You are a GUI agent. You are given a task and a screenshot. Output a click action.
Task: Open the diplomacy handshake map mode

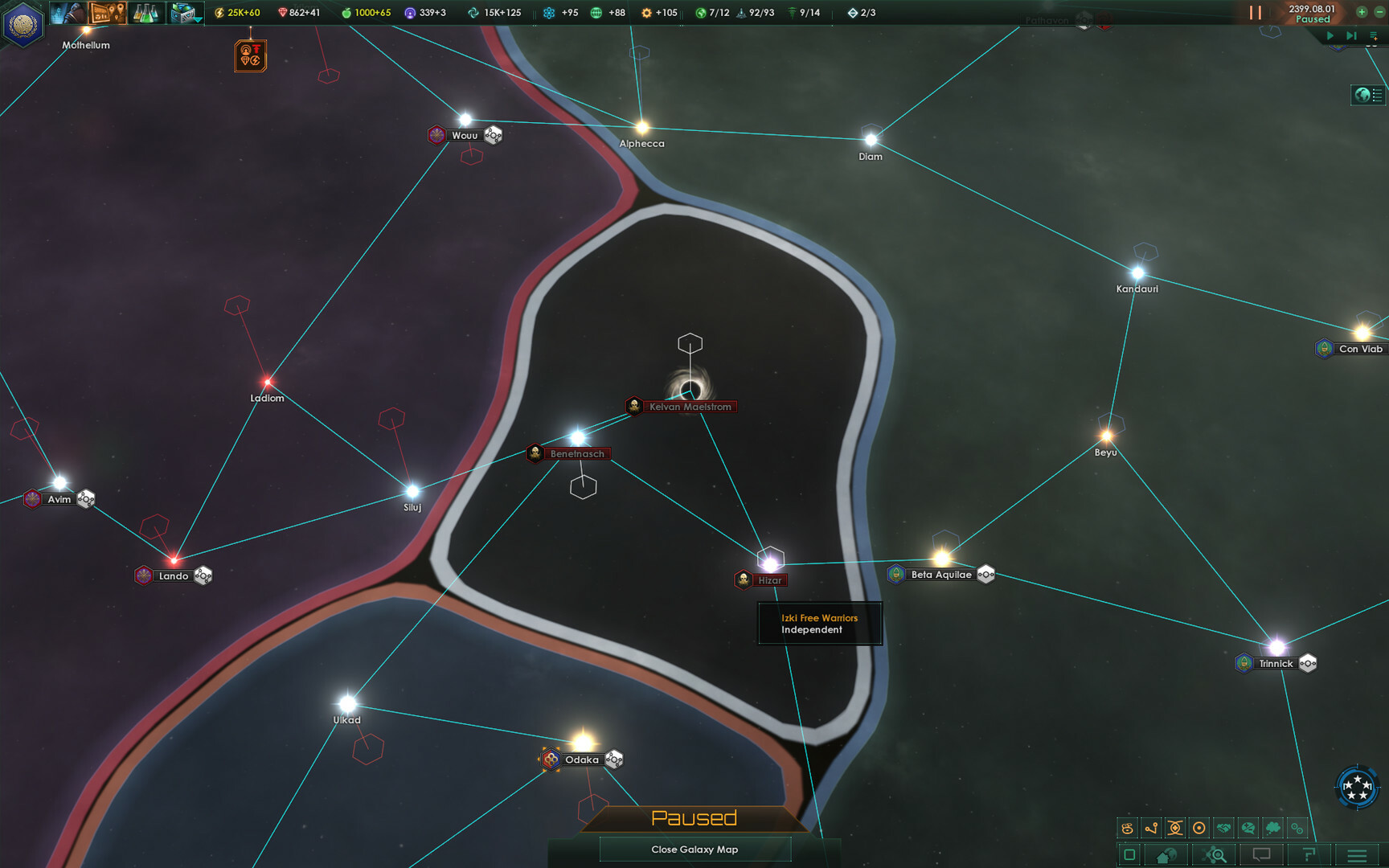coord(1223,827)
